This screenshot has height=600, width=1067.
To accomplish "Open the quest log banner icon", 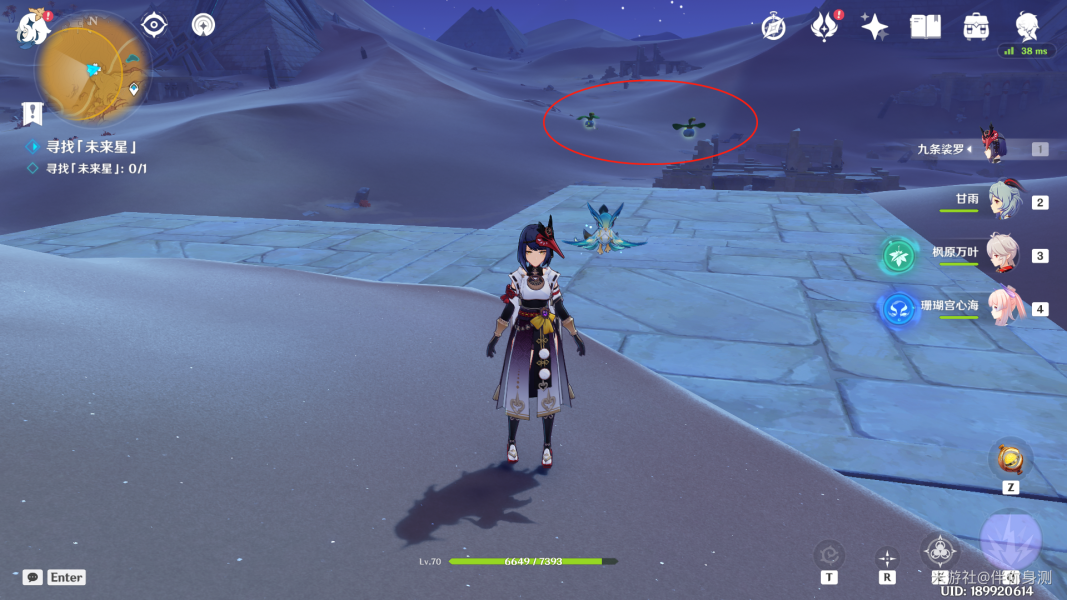I will pos(33,113).
